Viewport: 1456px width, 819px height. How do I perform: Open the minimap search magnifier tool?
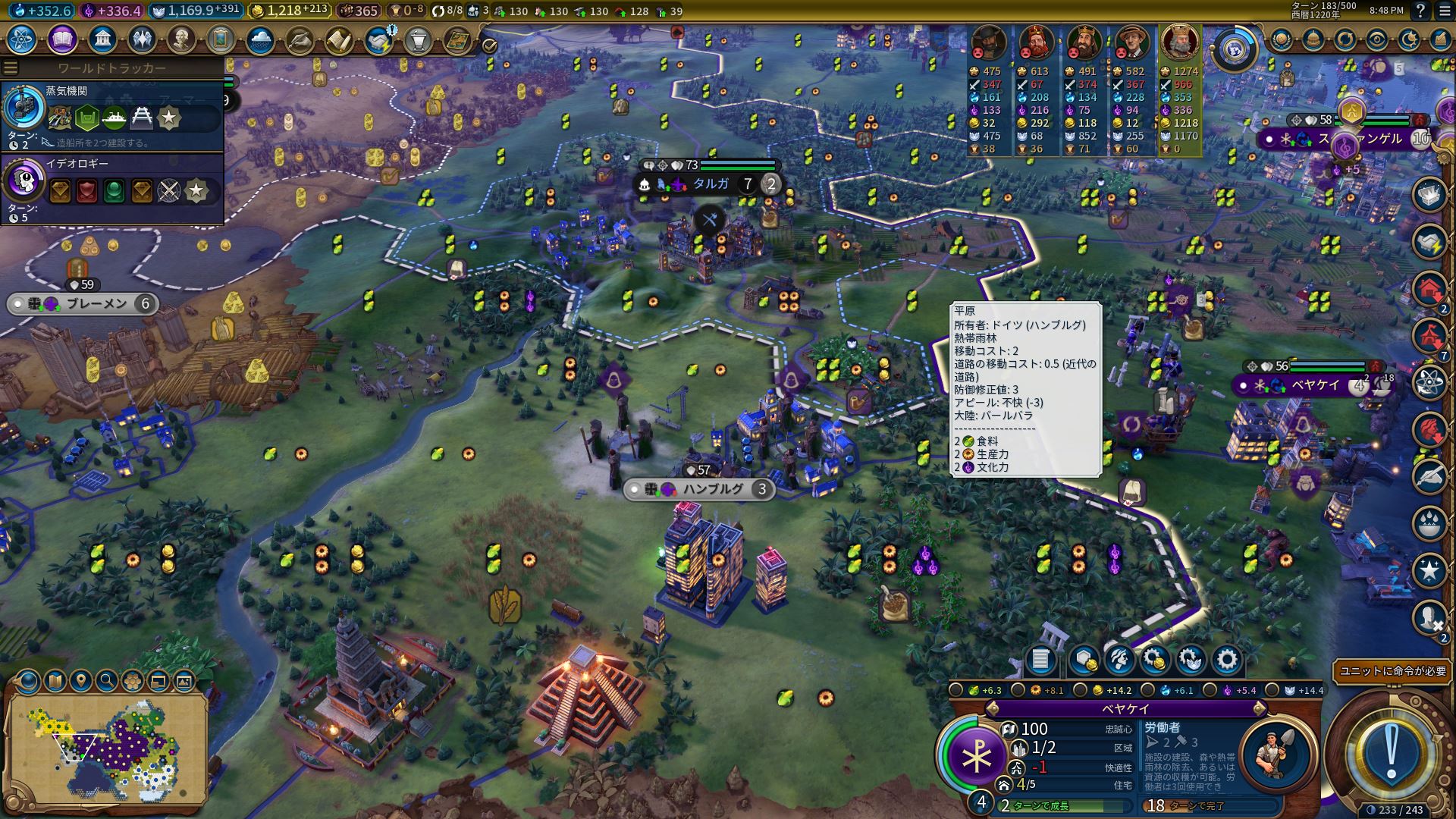tap(106, 681)
